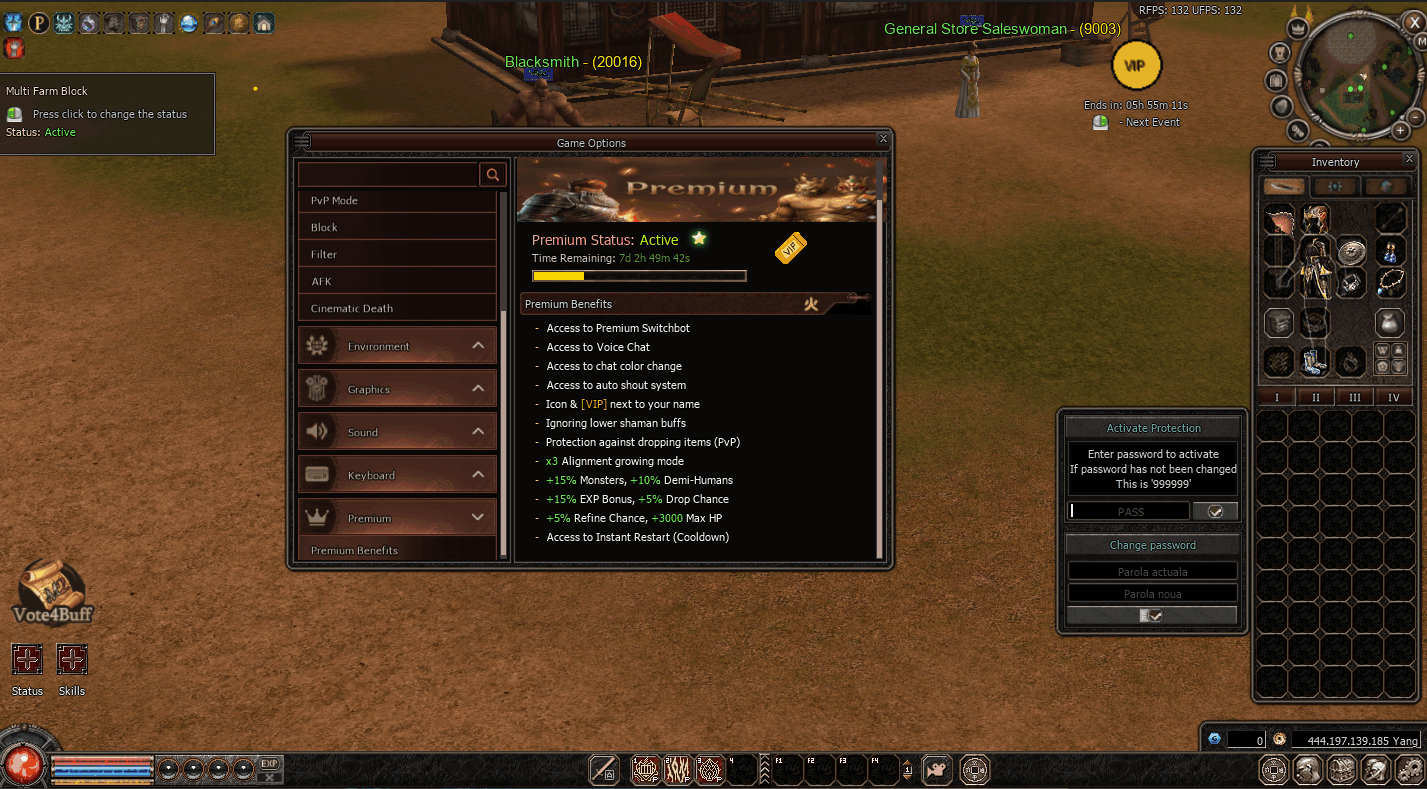Image resolution: width=1427 pixels, height=789 pixels.
Task: Open the Premium 'P' icon in top toolbar
Action: (38, 22)
